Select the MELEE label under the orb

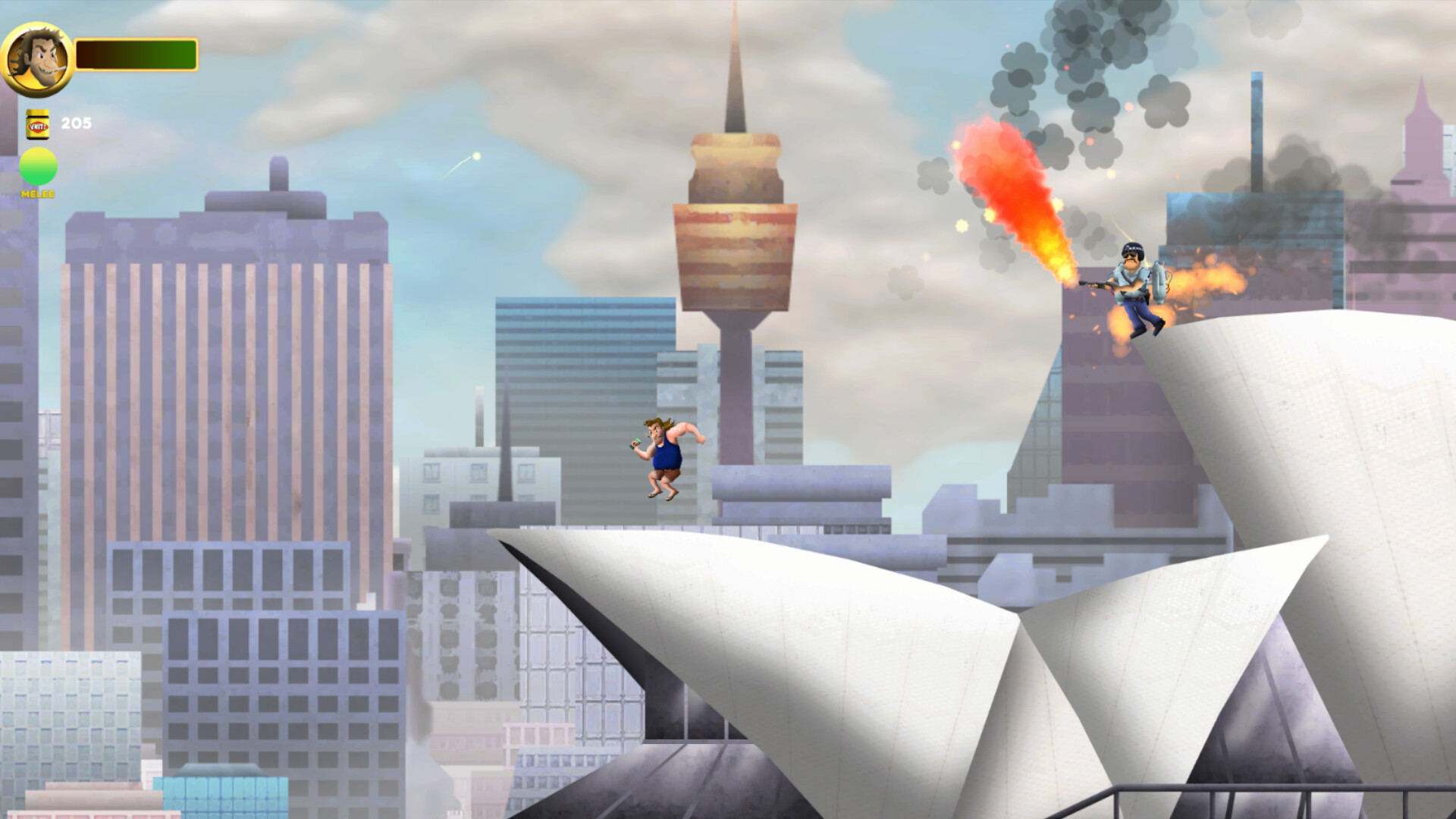tap(37, 194)
